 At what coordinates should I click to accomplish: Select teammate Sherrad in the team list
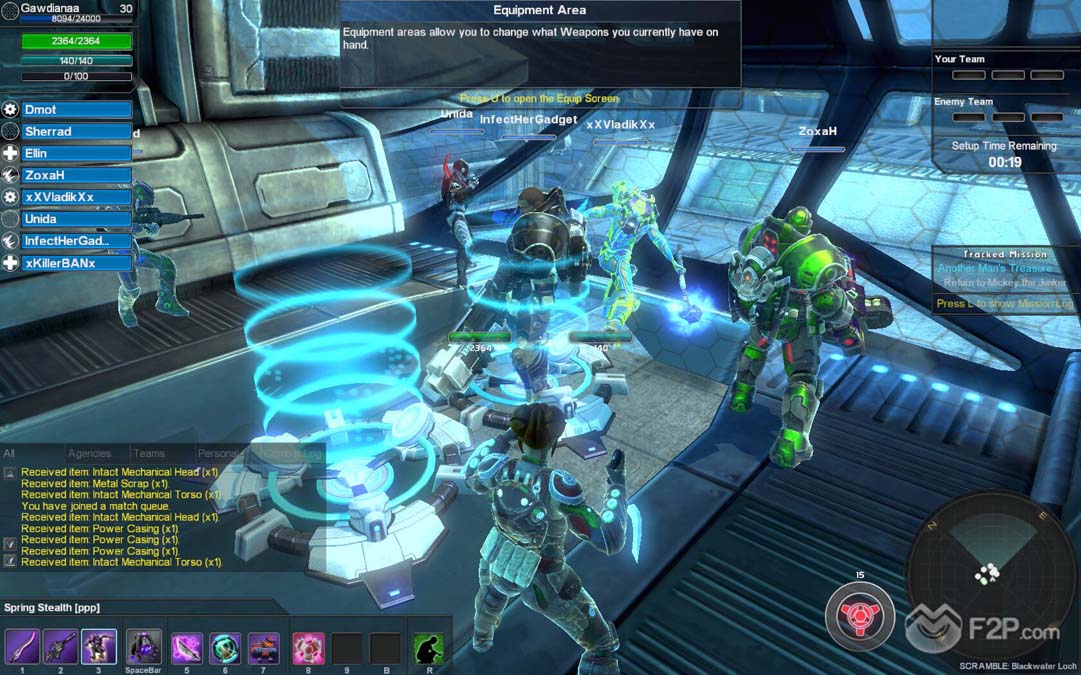[x=76, y=132]
